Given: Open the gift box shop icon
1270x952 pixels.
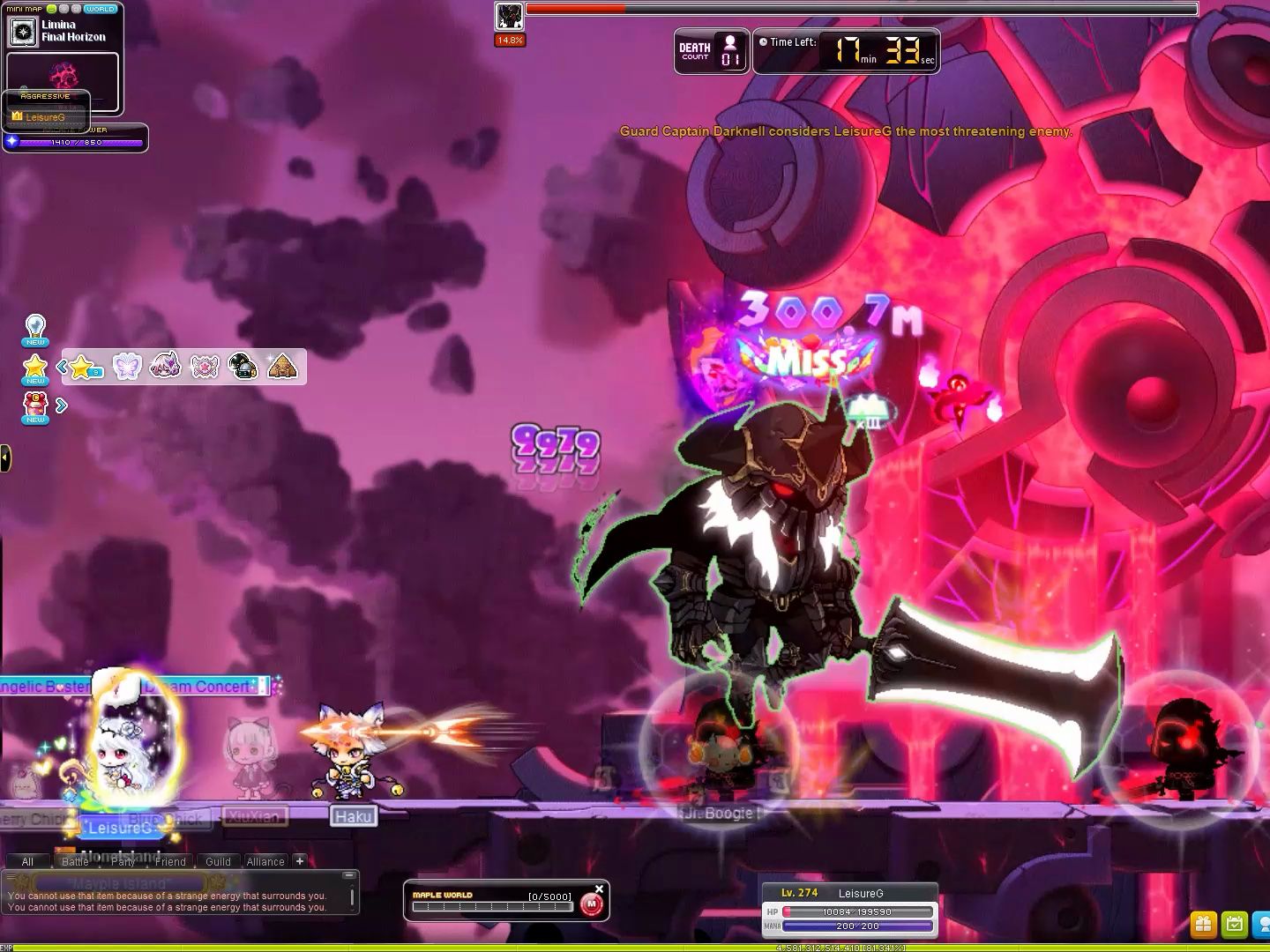Looking at the screenshot, I should 1203,924.
